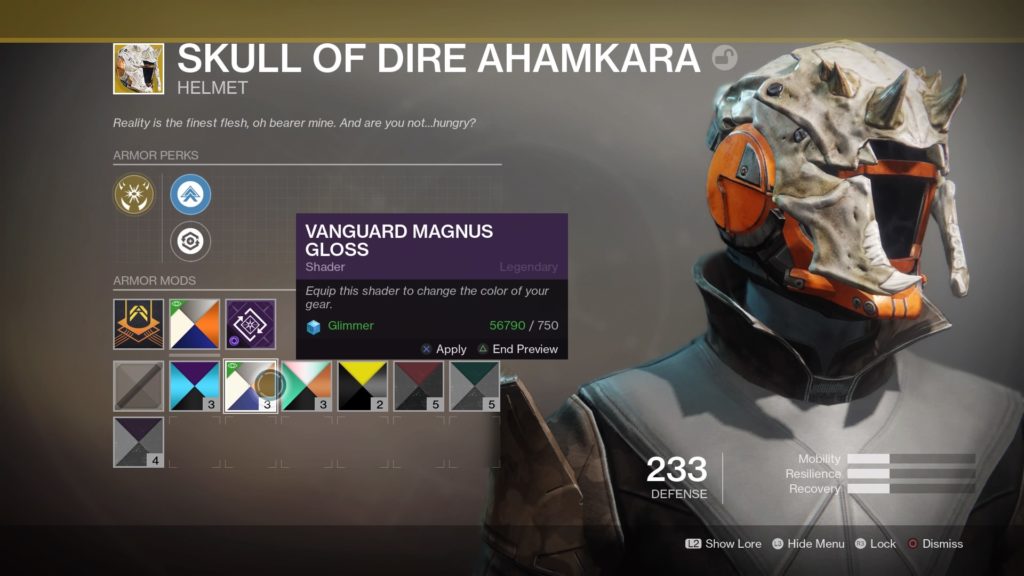Choose the blue upward-chevron armor perk
The width and height of the screenshot is (1024, 576).
(190, 195)
